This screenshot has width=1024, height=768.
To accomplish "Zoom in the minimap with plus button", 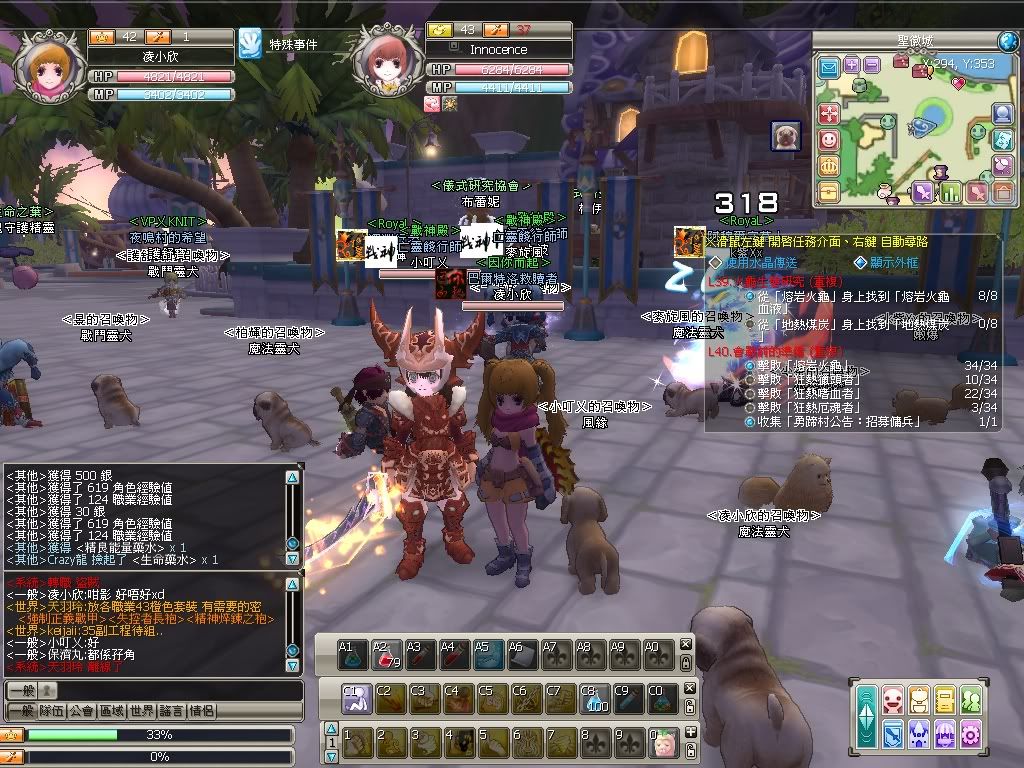I will (x=851, y=64).
